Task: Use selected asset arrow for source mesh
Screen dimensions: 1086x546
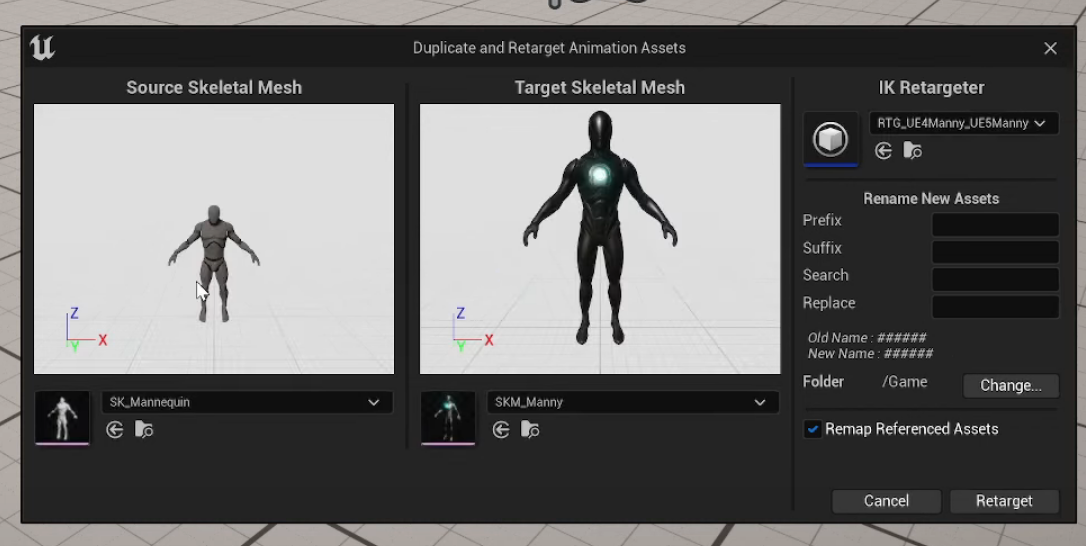Action: [x=115, y=430]
